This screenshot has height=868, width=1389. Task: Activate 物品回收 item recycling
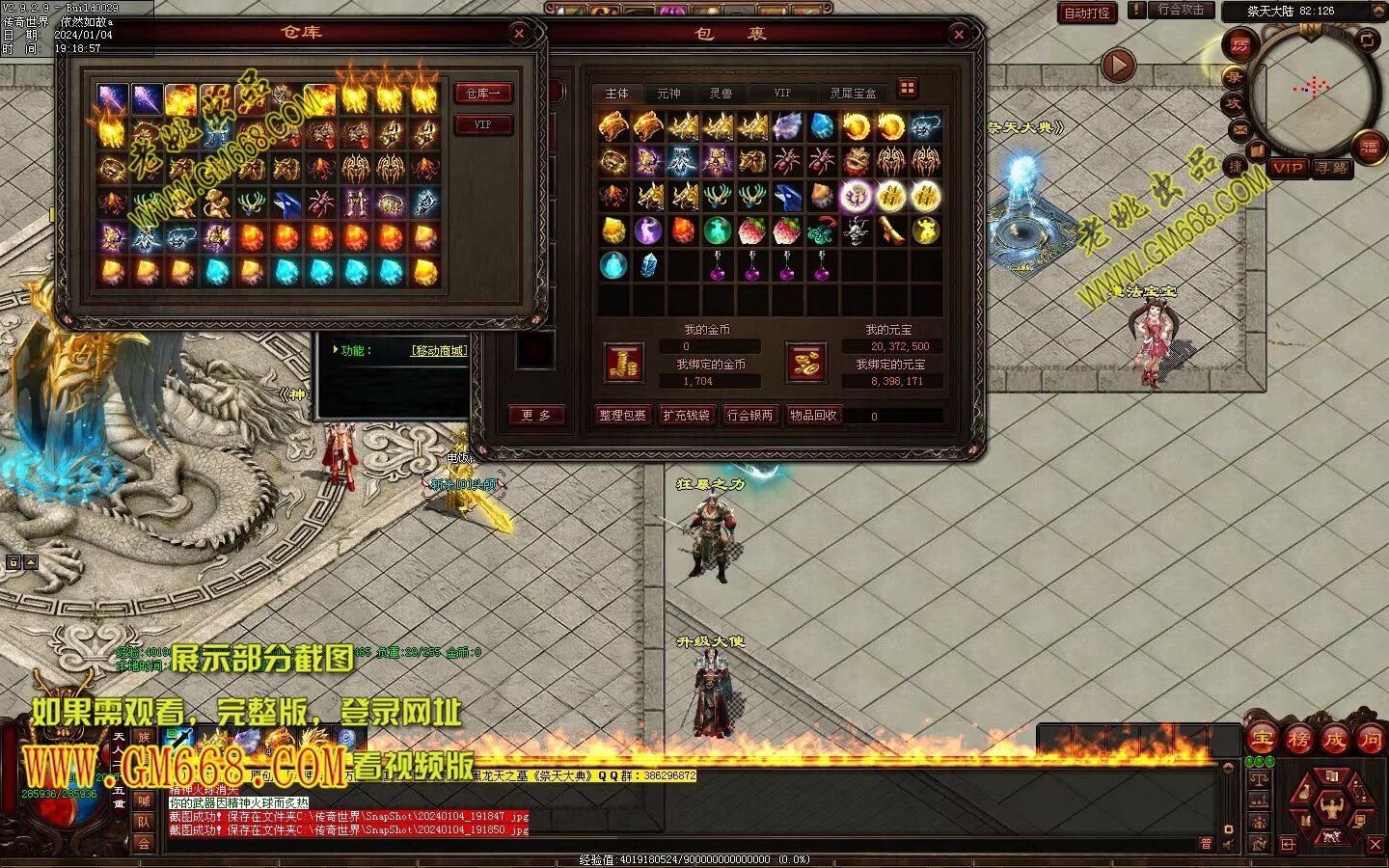click(x=813, y=416)
